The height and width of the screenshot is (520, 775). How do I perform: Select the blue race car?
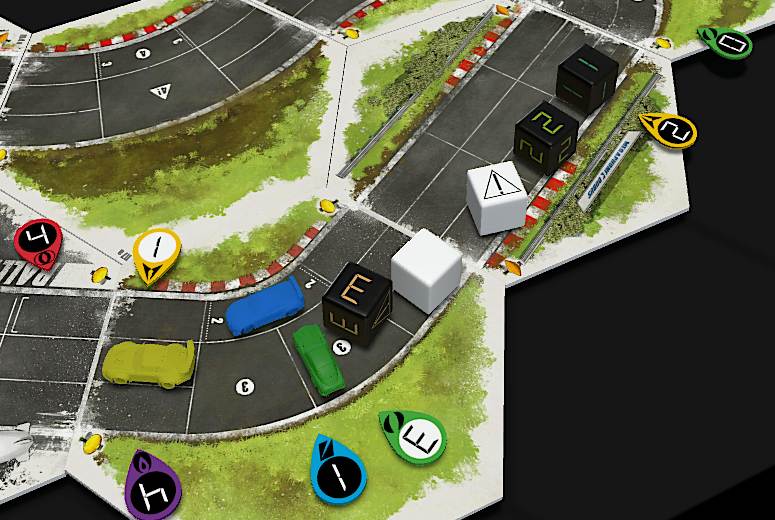coord(265,307)
